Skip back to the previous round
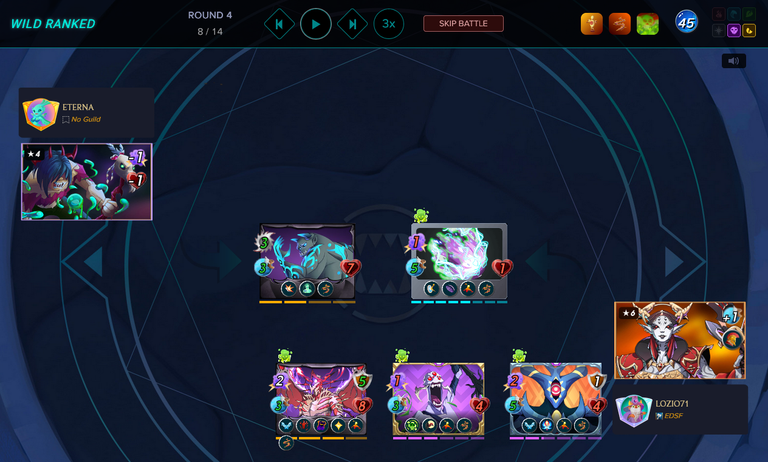 point(279,24)
